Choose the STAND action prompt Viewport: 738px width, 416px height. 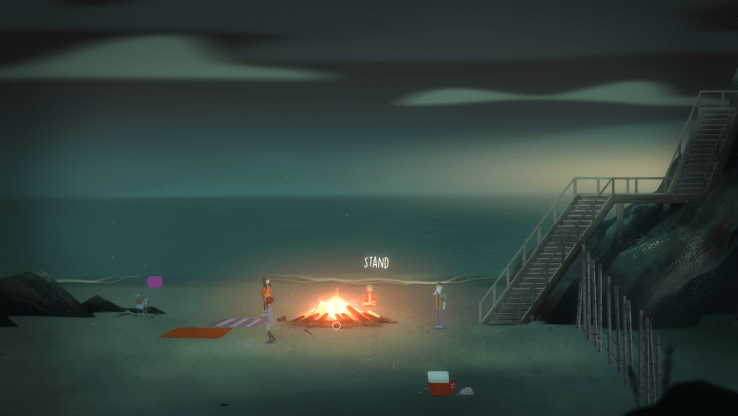(x=376, y=263)
